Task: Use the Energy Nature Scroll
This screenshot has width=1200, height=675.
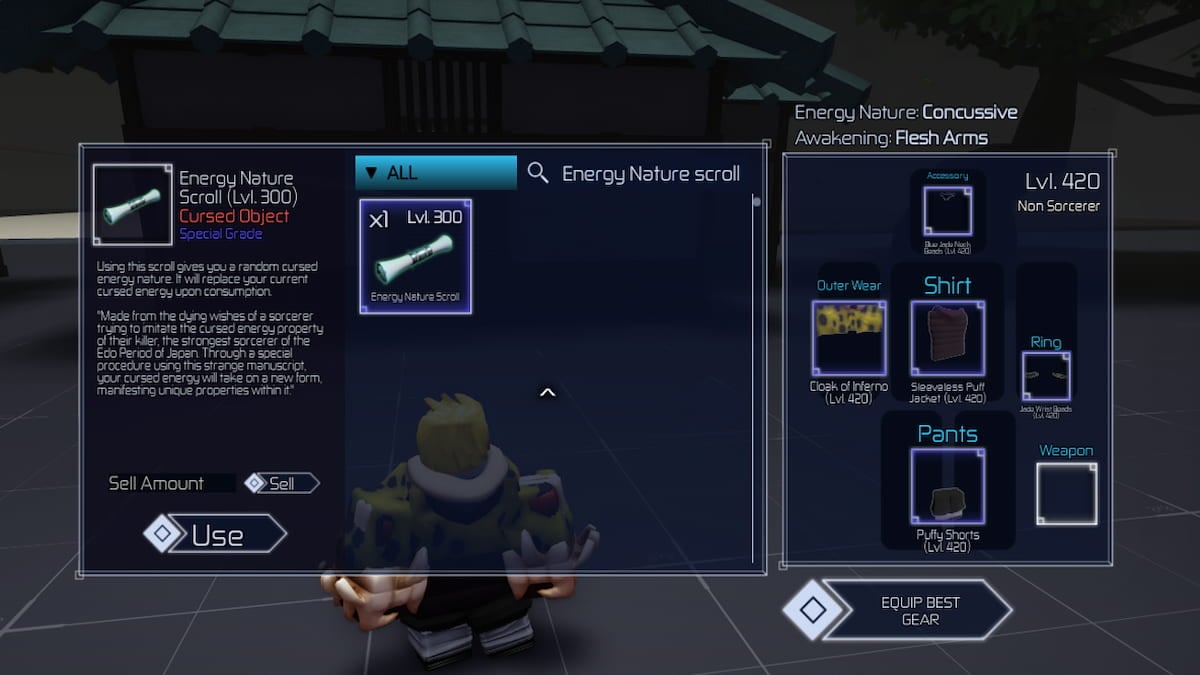Action: (x=216, y=534)
